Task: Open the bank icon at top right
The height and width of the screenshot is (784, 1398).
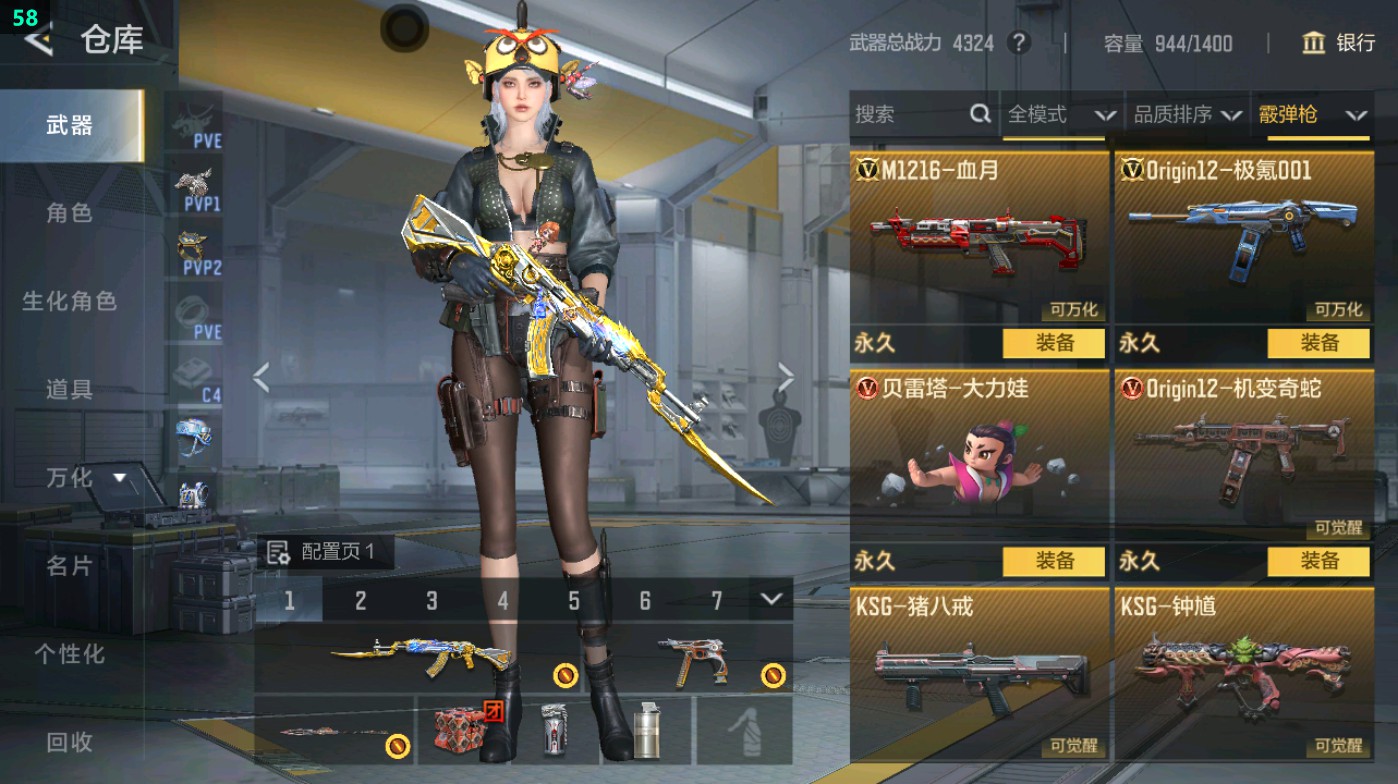Action: point(1314,44)
